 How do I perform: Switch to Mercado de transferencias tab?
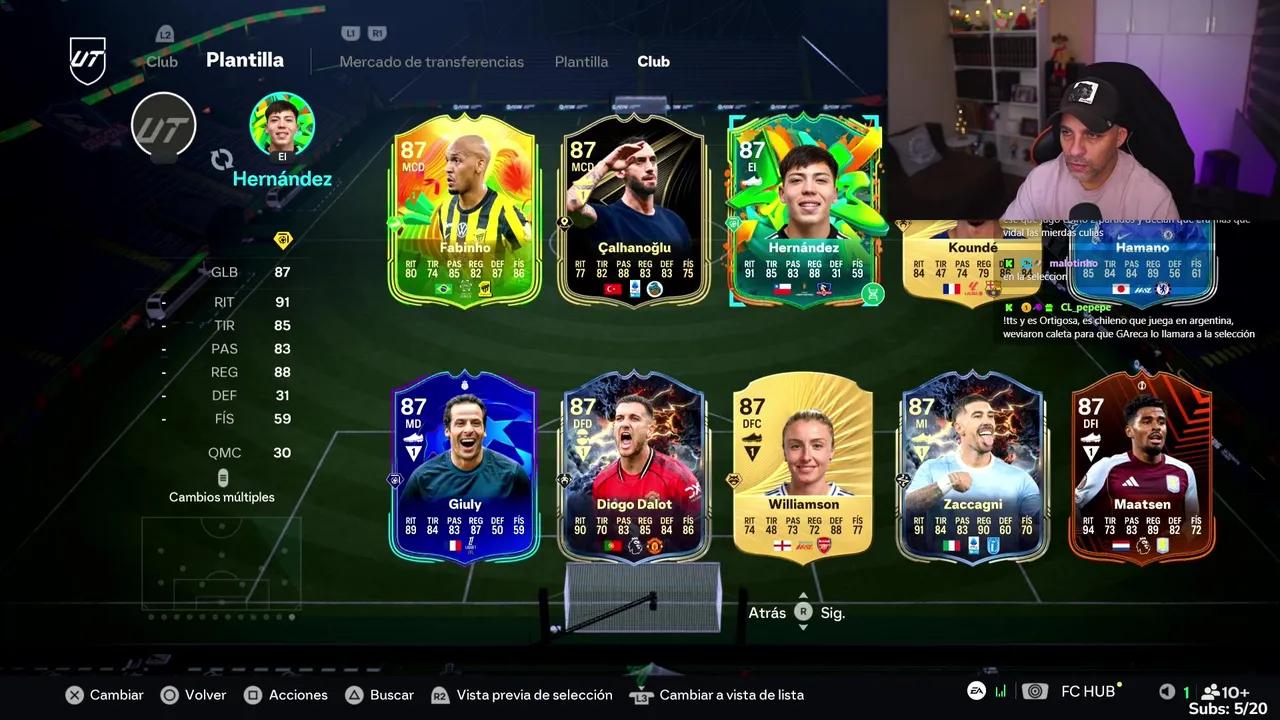[x=431, y=61]
